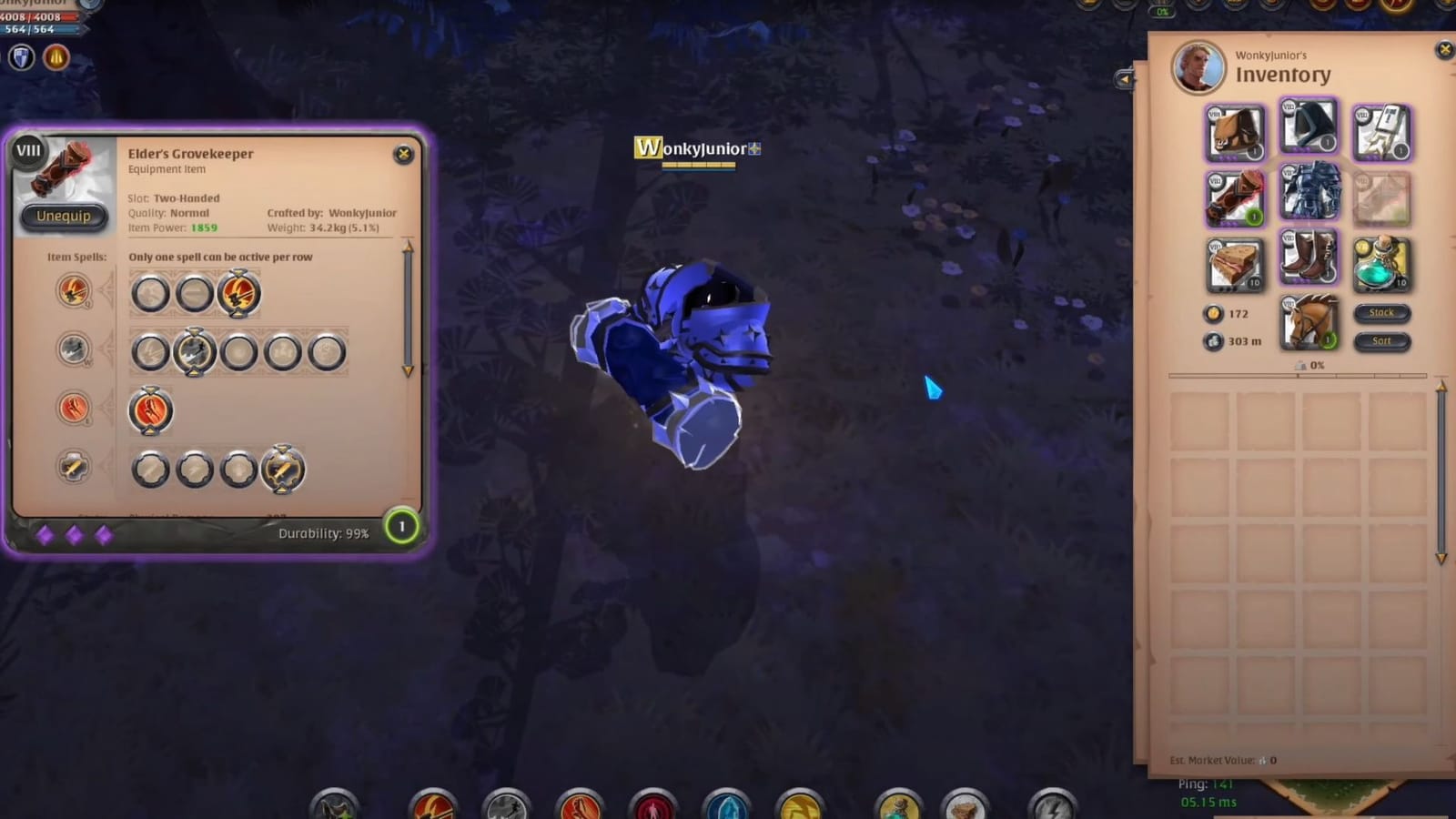Viewport: 1456px width, 819px height.
Task: Select the third spell in the first Item Spells row
Action: pos(240,294)
